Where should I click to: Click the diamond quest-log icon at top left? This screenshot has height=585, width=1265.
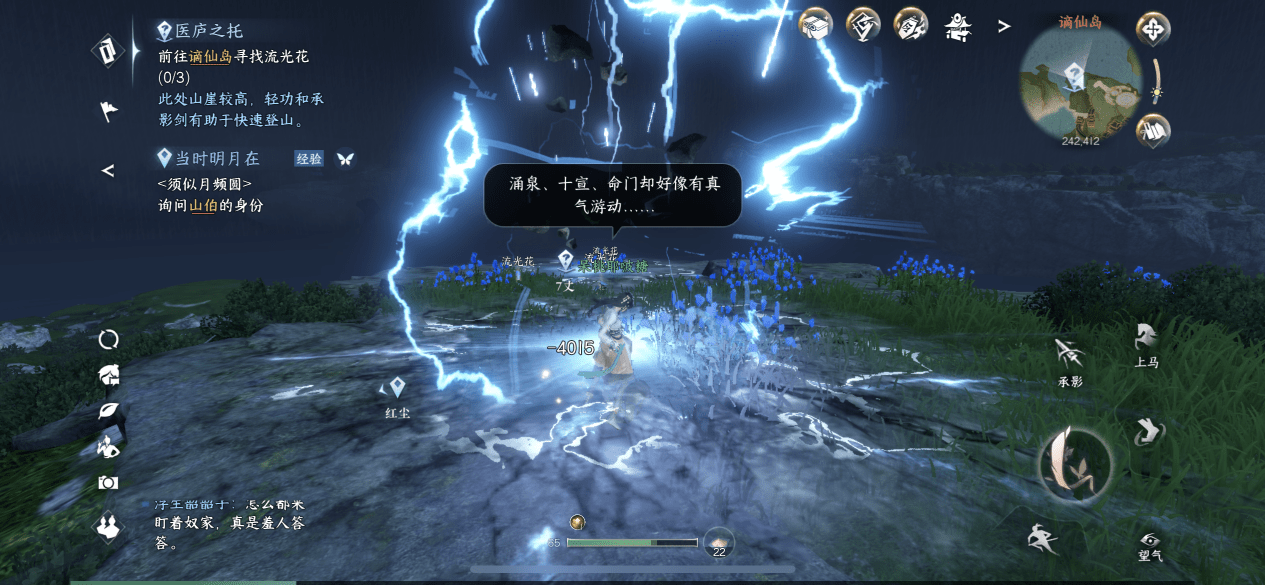(x=108, y=50)
